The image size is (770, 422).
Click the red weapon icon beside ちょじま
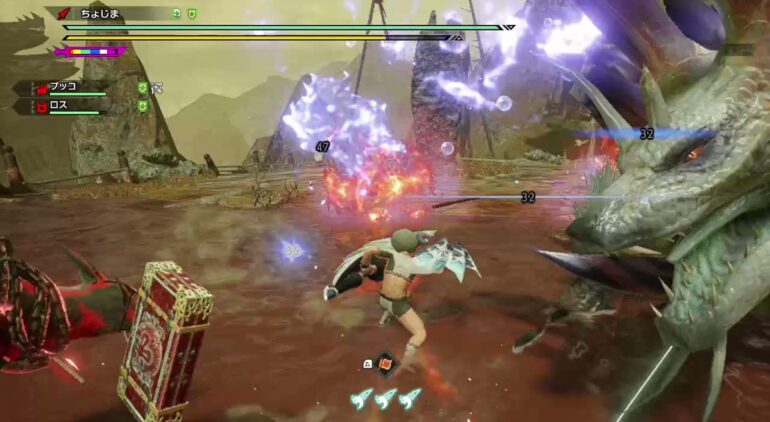65,14
